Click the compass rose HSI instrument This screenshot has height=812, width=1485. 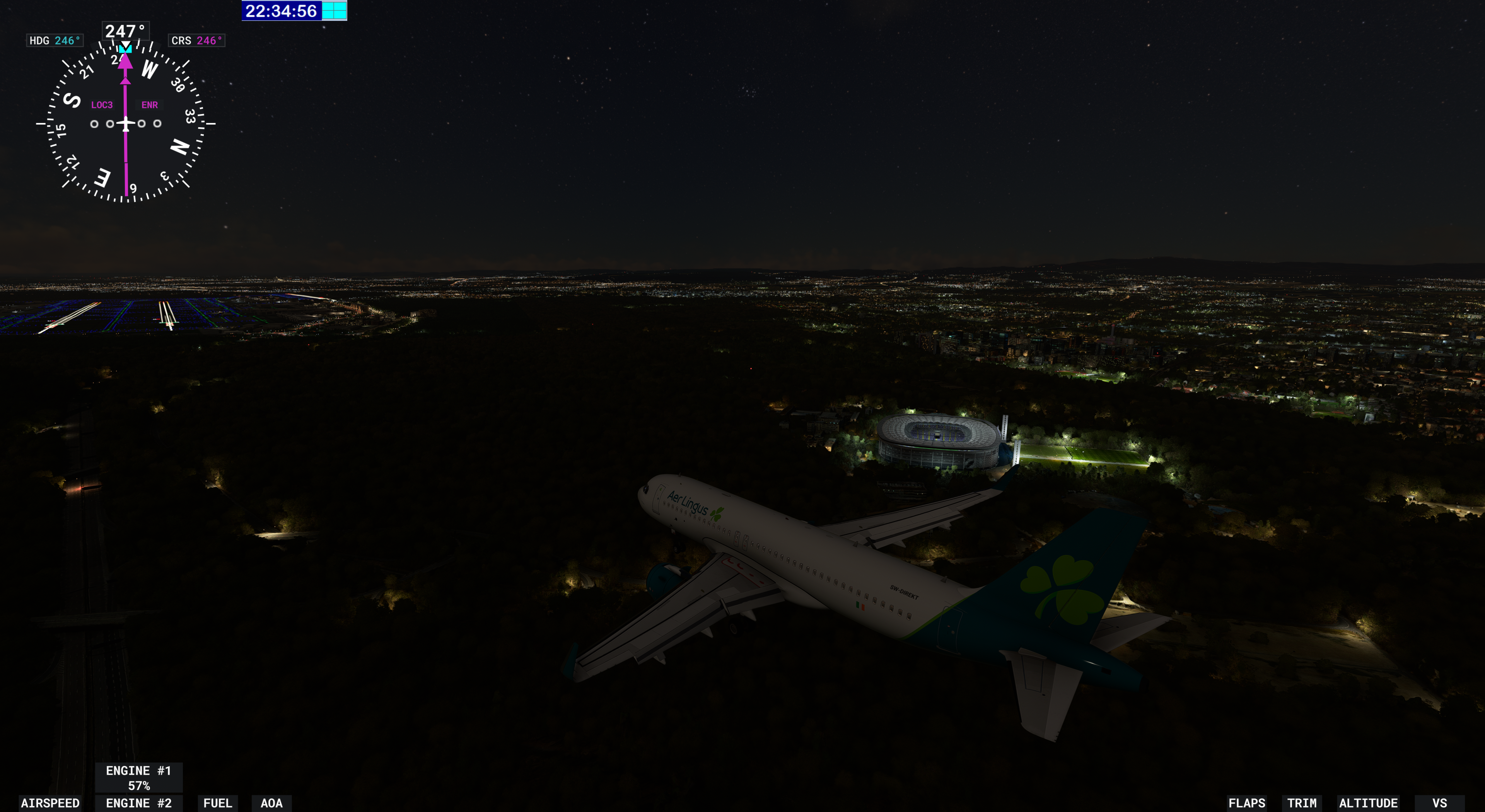(x=126, y=123)
